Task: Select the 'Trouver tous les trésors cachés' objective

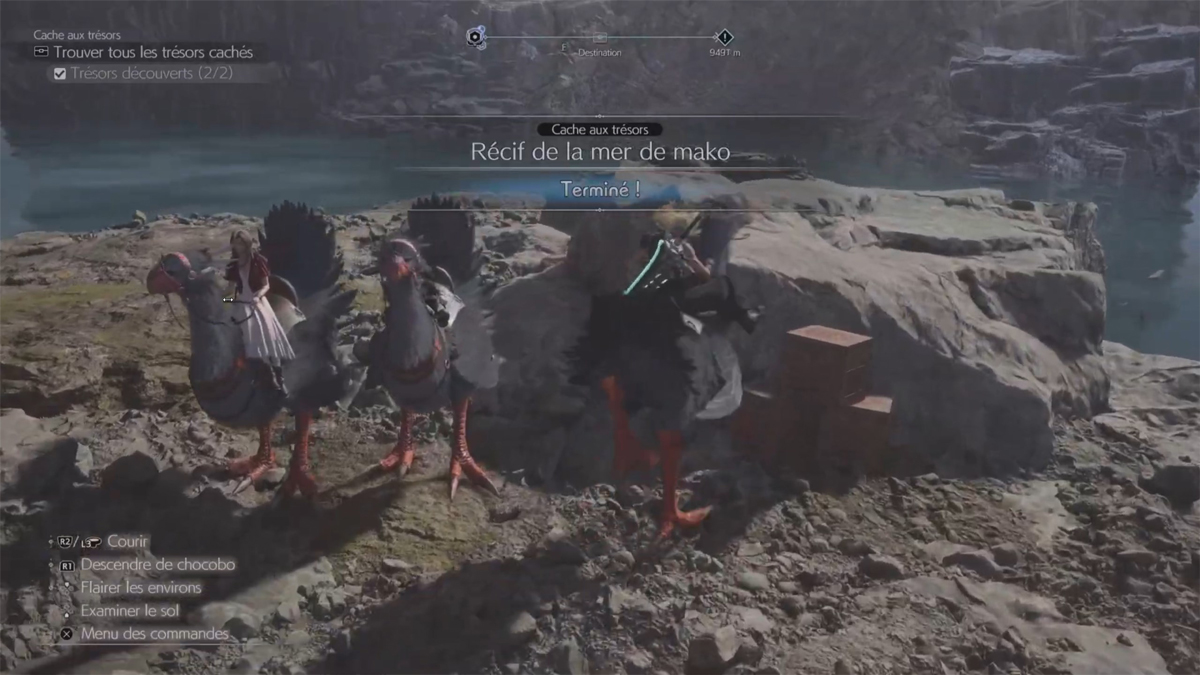Action: [152, 52]
